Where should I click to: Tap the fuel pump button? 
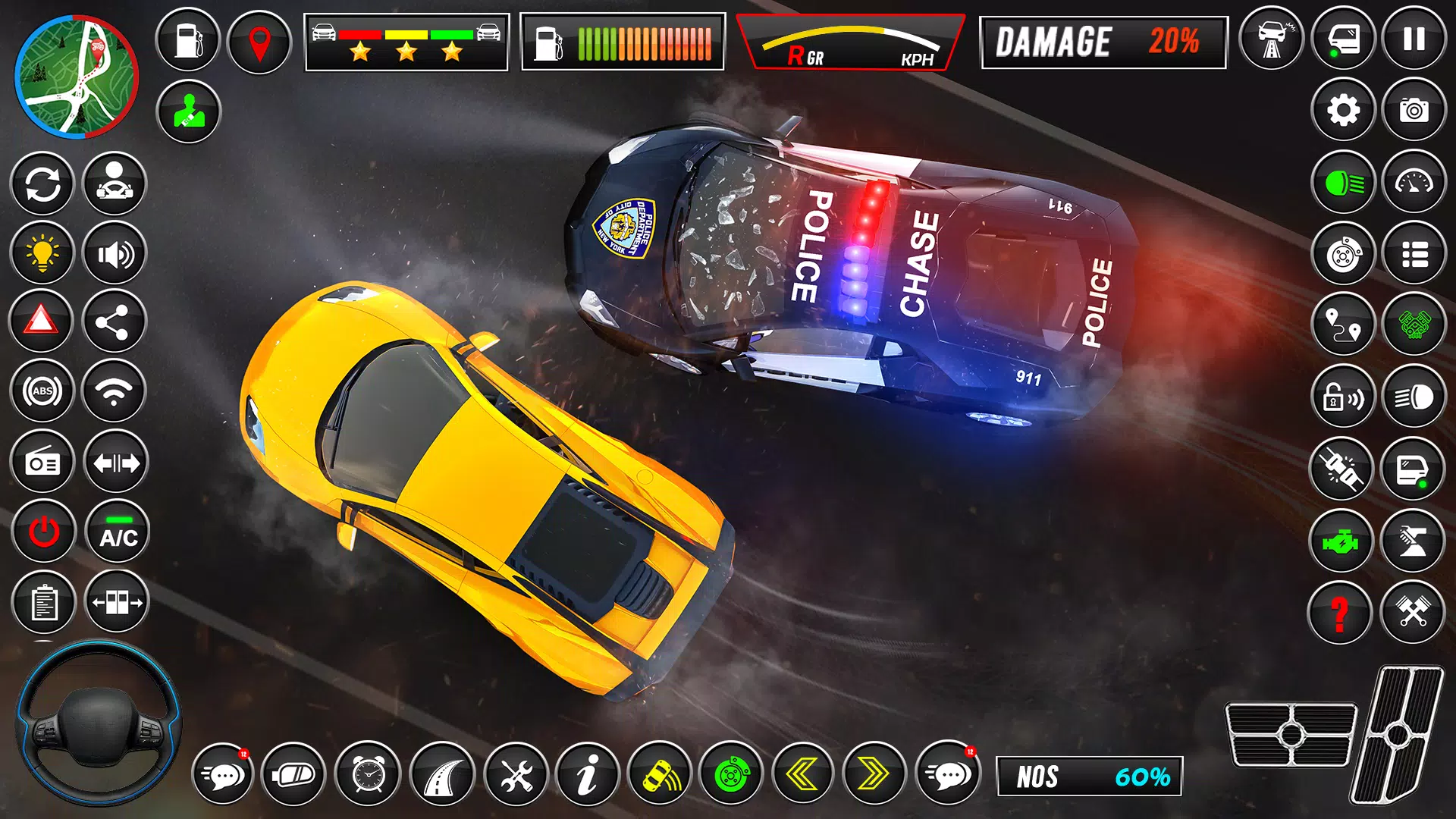click(x=187, y=41)
